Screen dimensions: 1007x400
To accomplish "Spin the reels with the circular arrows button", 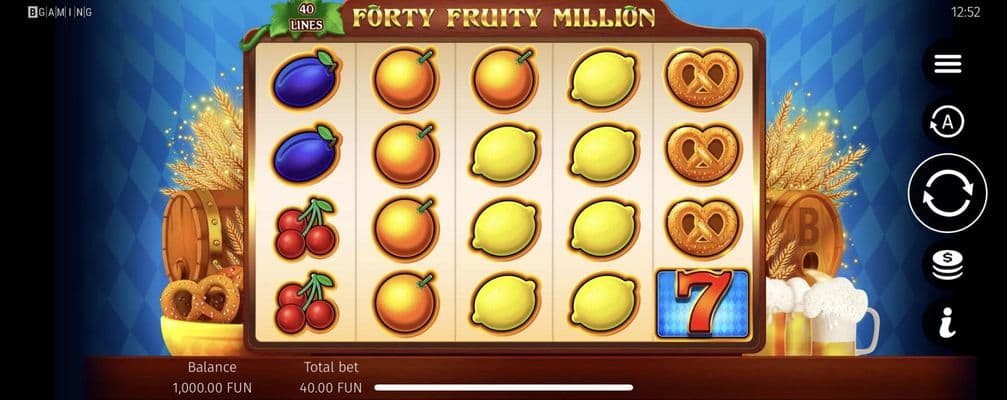I will (947, 194).
